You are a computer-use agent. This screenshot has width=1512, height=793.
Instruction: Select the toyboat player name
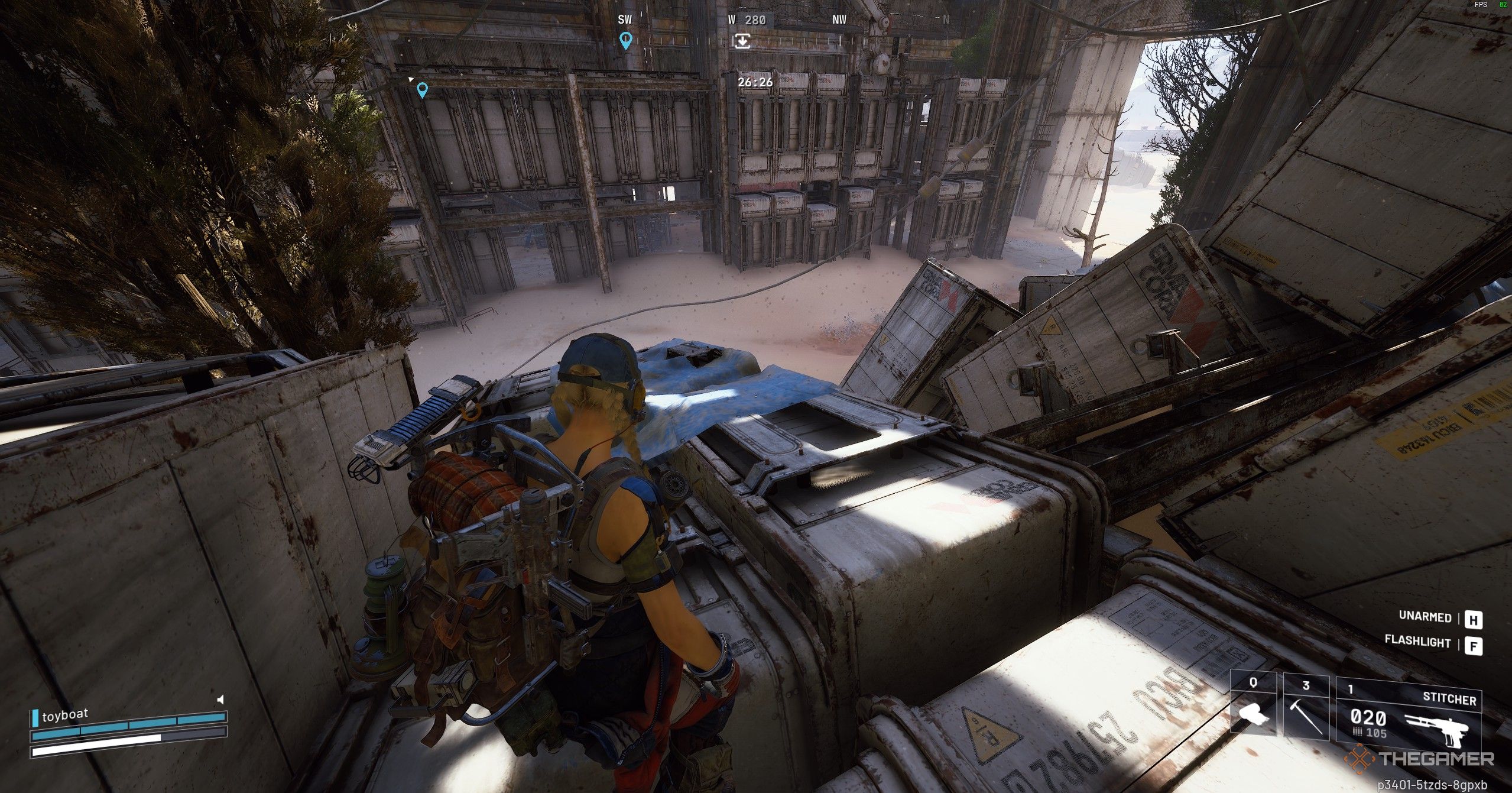coord(65,715)
